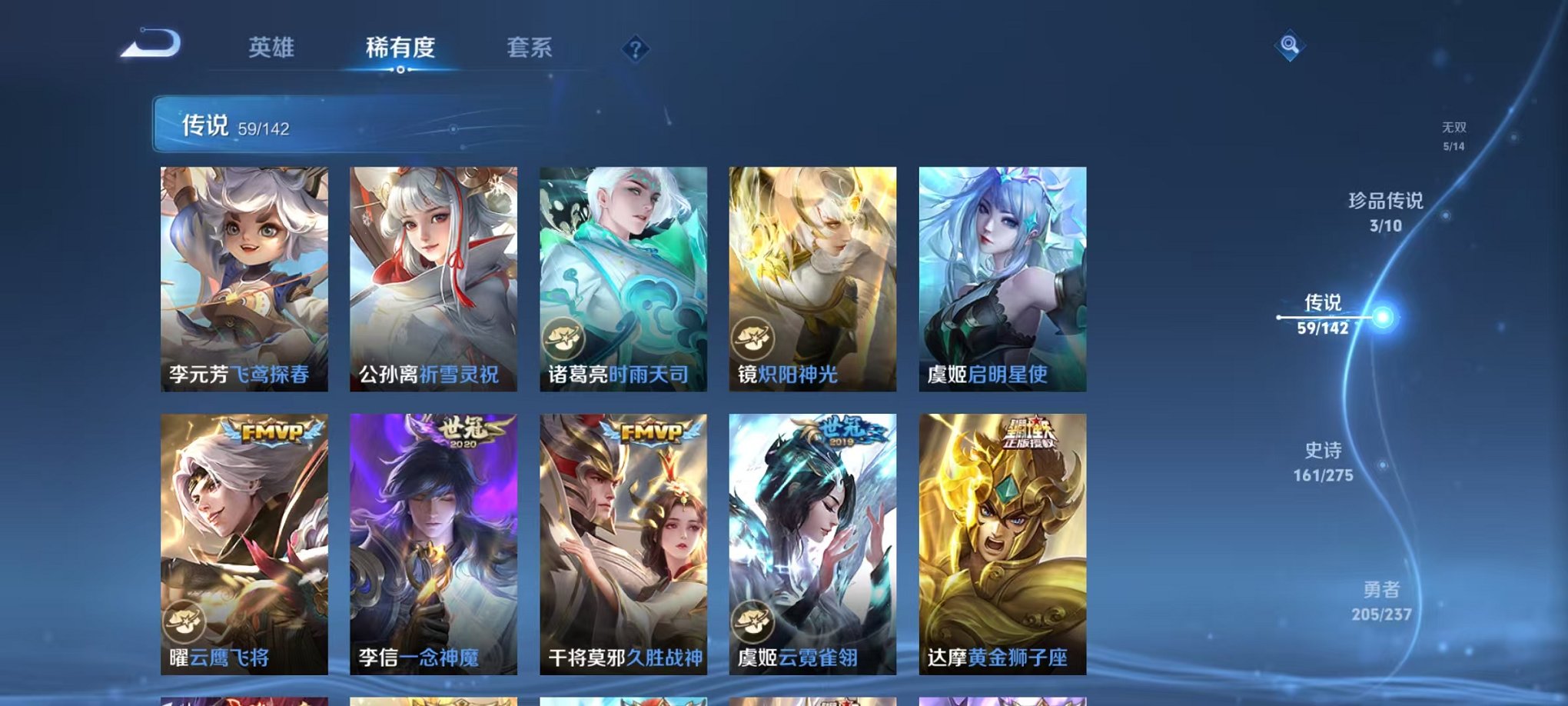Click the question mark help icon
The height and width of the screenshot is (706, 1568).
pyautogui.click(x=635, y=49)
